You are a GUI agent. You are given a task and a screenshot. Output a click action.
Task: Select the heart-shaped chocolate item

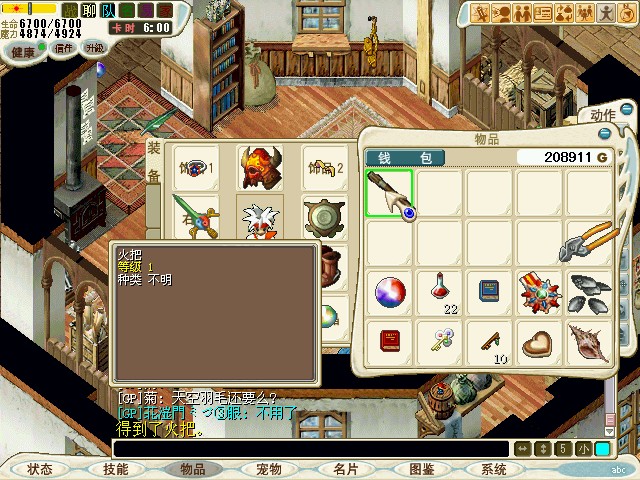pyautogui.click(x=540, y=342)
